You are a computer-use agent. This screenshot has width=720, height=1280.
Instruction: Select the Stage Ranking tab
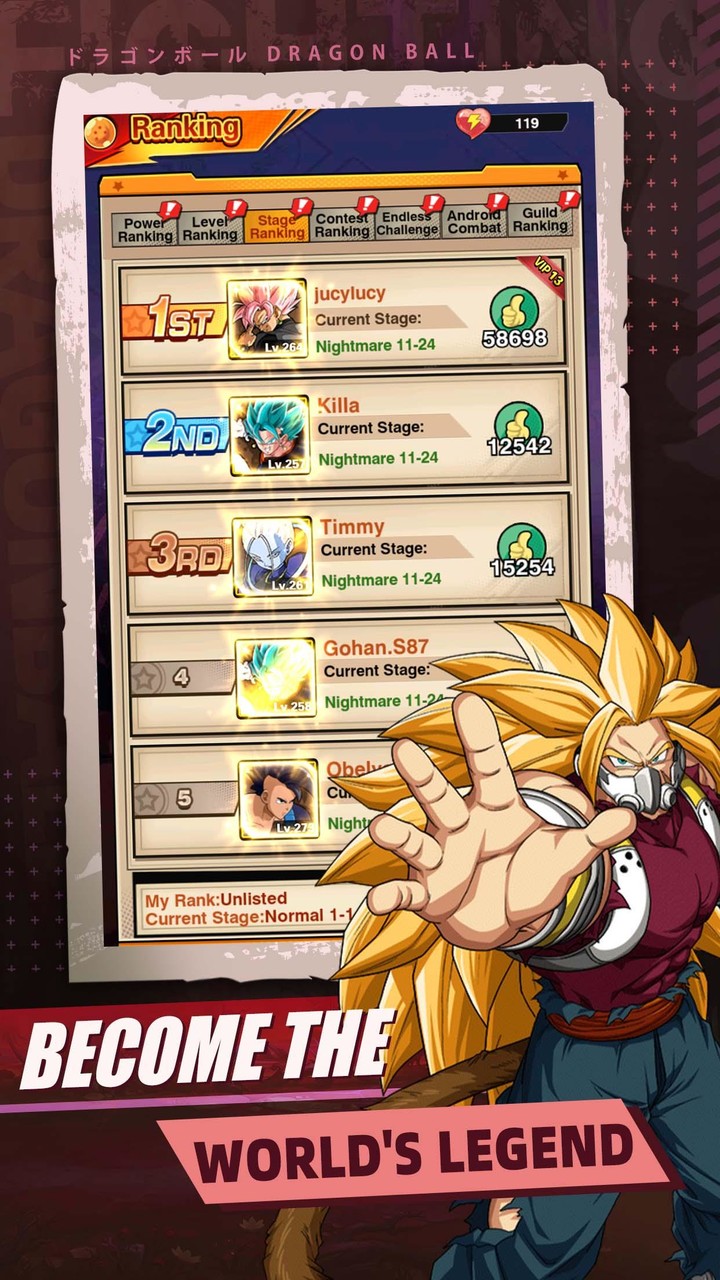[277, 226]
